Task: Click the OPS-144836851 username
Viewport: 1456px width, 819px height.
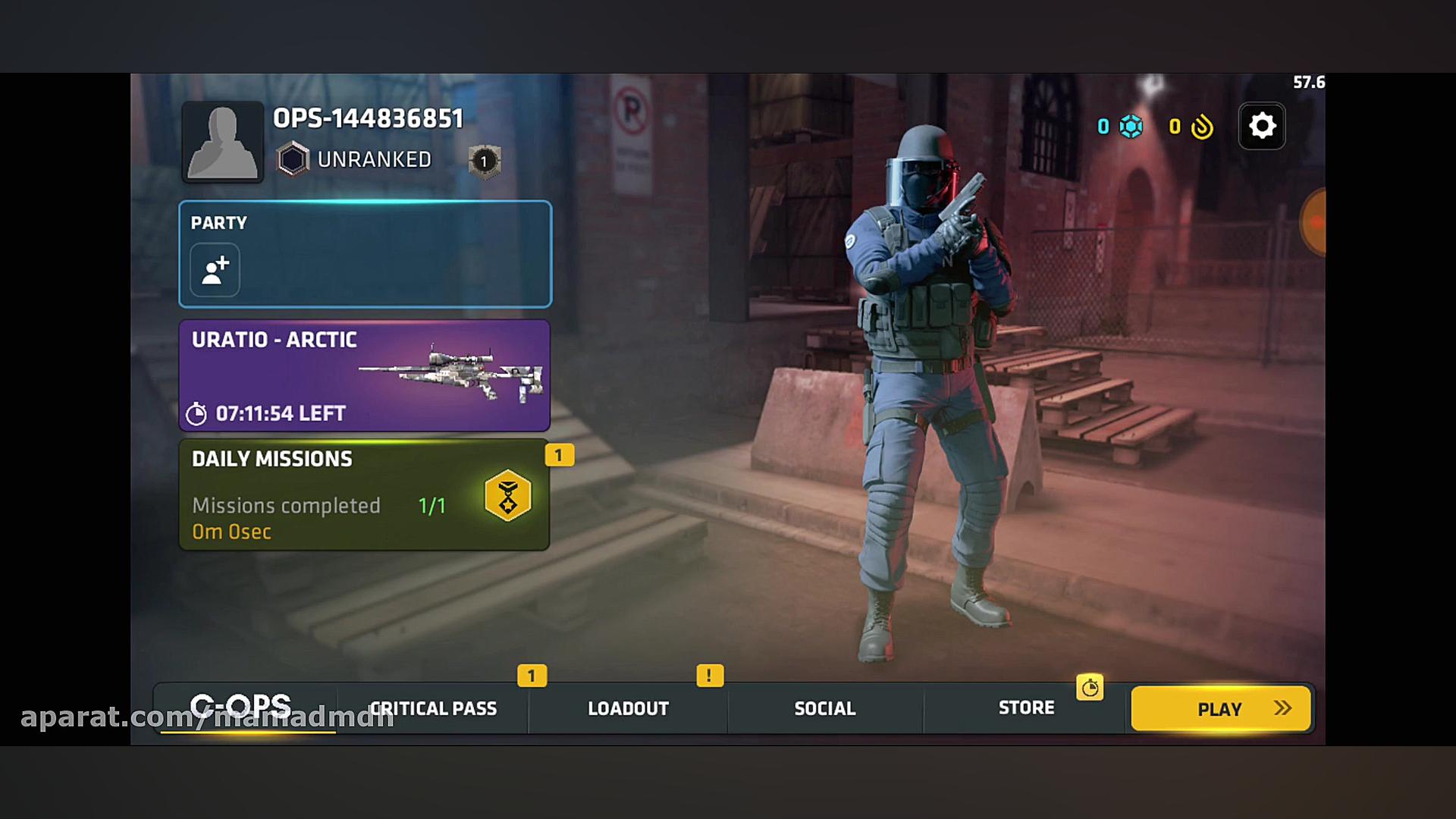Action: coord(367,118)
